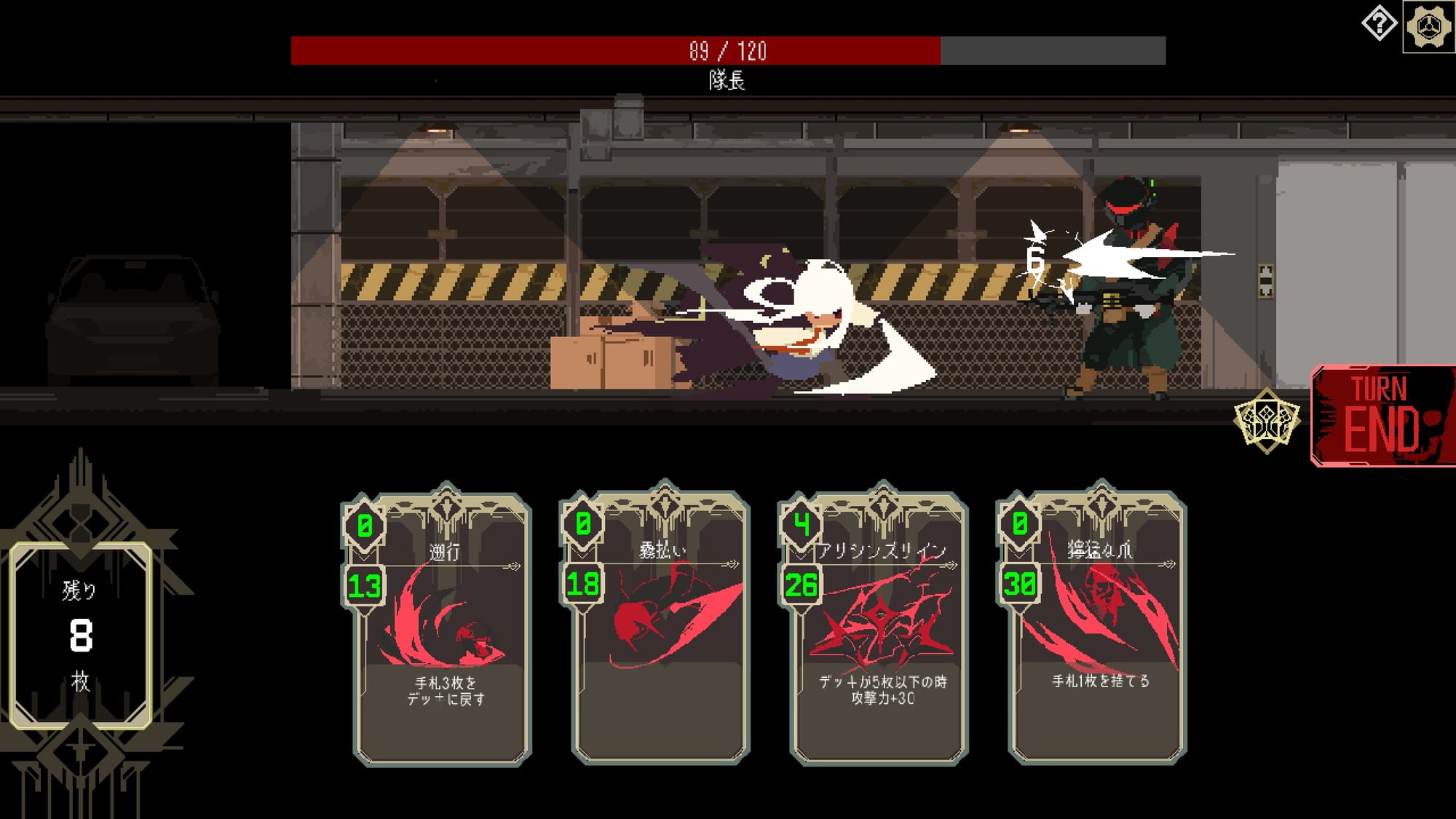The image size is (1456, 819).
Task: Select the 霧払い card with 18 attack
Action: tap(661, 630)
